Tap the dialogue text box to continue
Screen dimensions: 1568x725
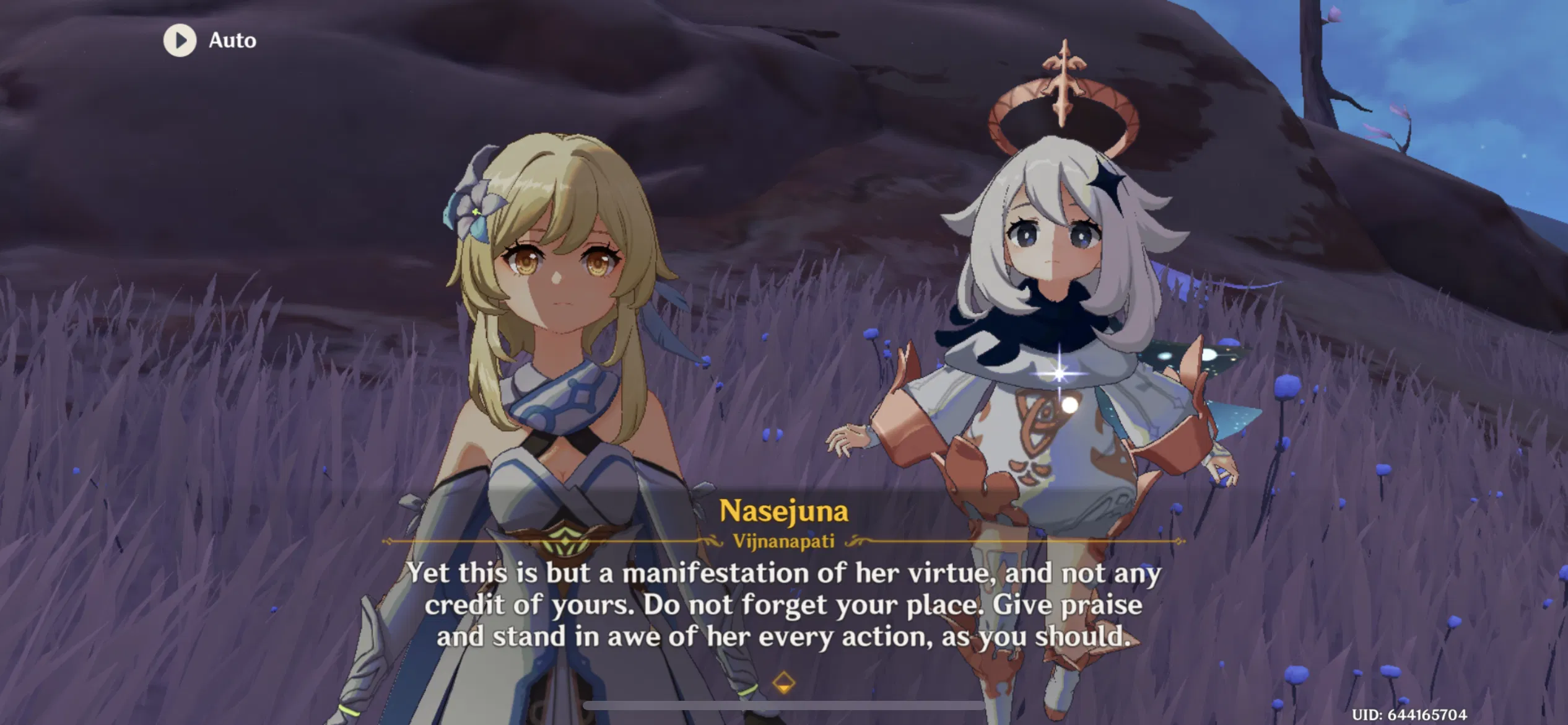coord(784,604)
